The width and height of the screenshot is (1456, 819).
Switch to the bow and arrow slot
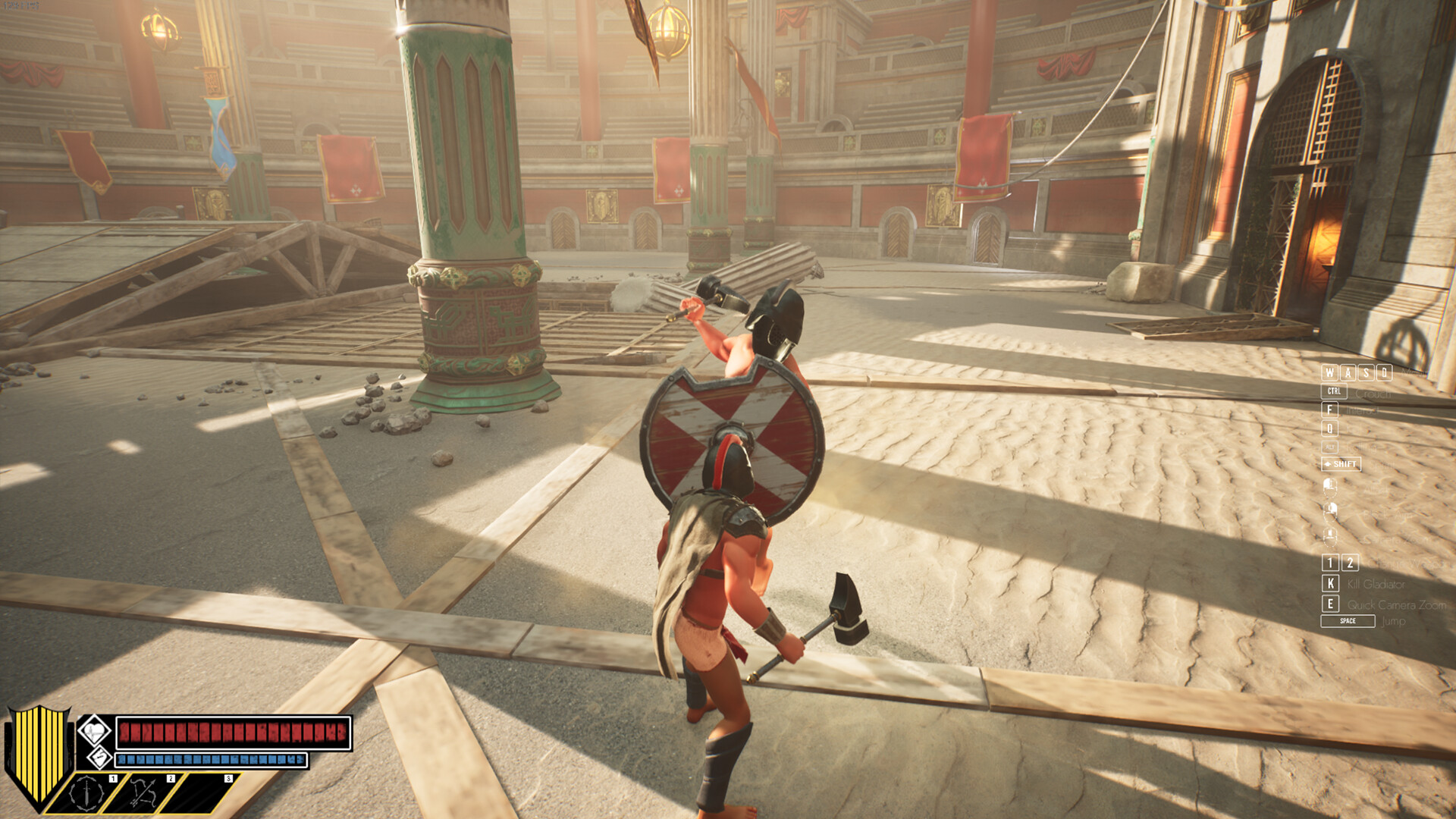pos(144,793)
